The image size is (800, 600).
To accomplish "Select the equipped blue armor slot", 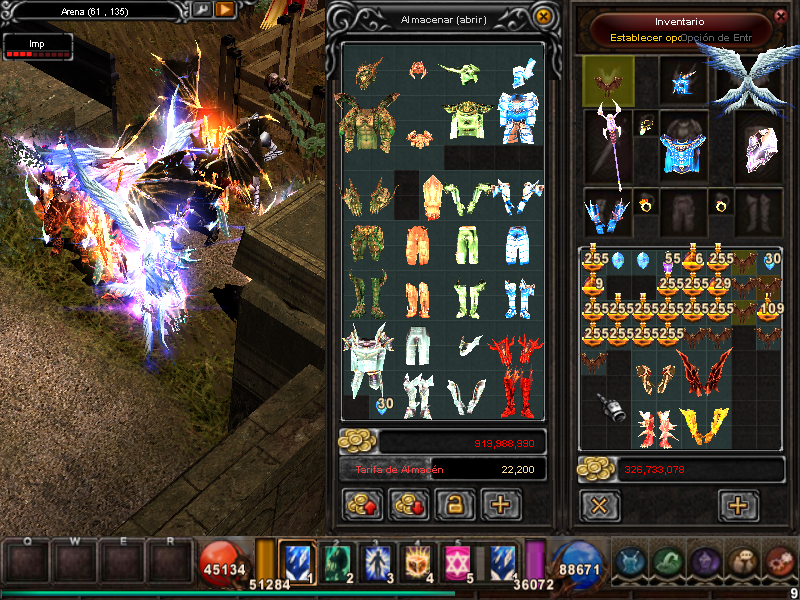I will (x=684, y=152).
